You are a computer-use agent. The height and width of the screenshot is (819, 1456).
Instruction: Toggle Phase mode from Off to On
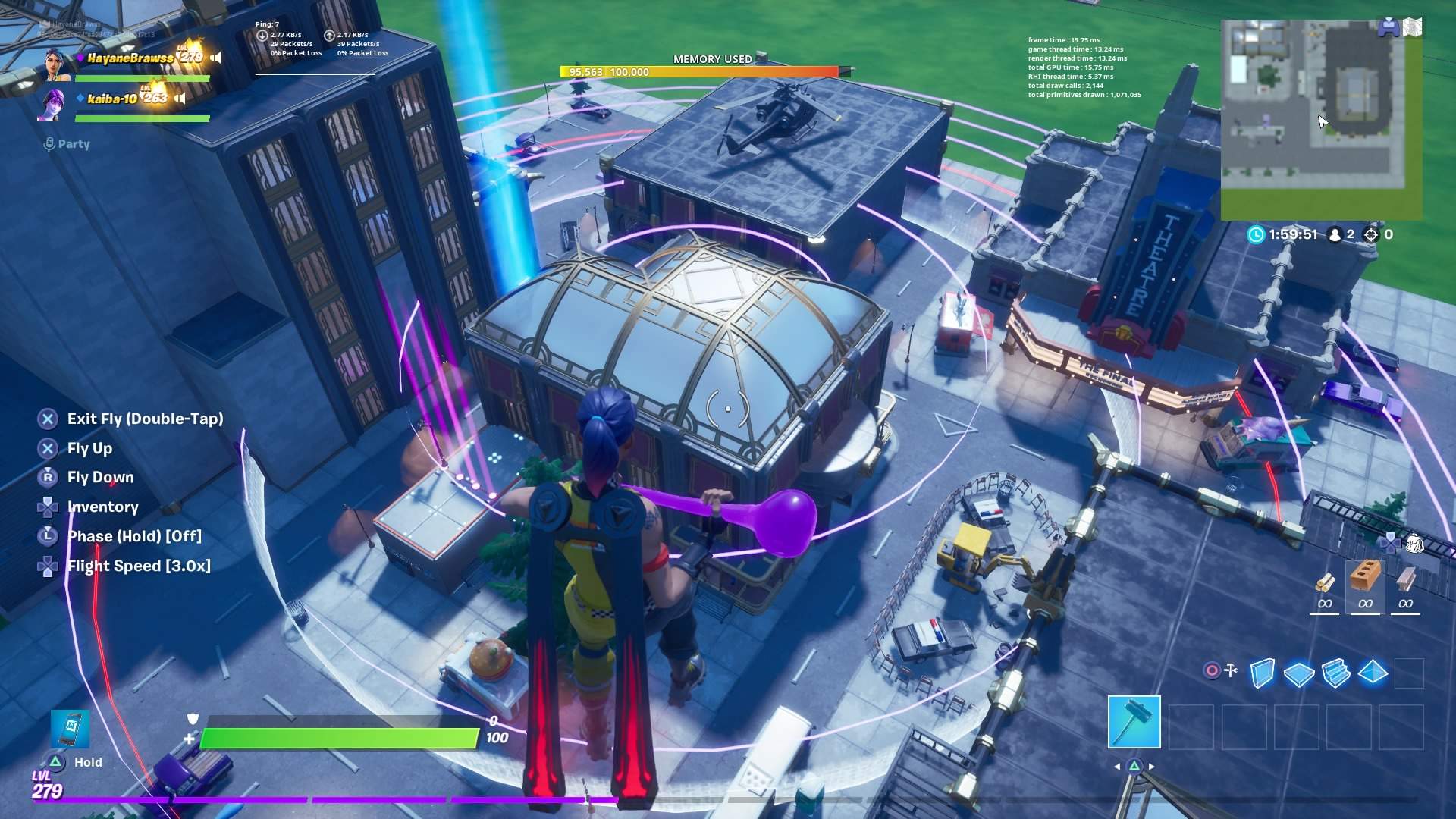133,536
